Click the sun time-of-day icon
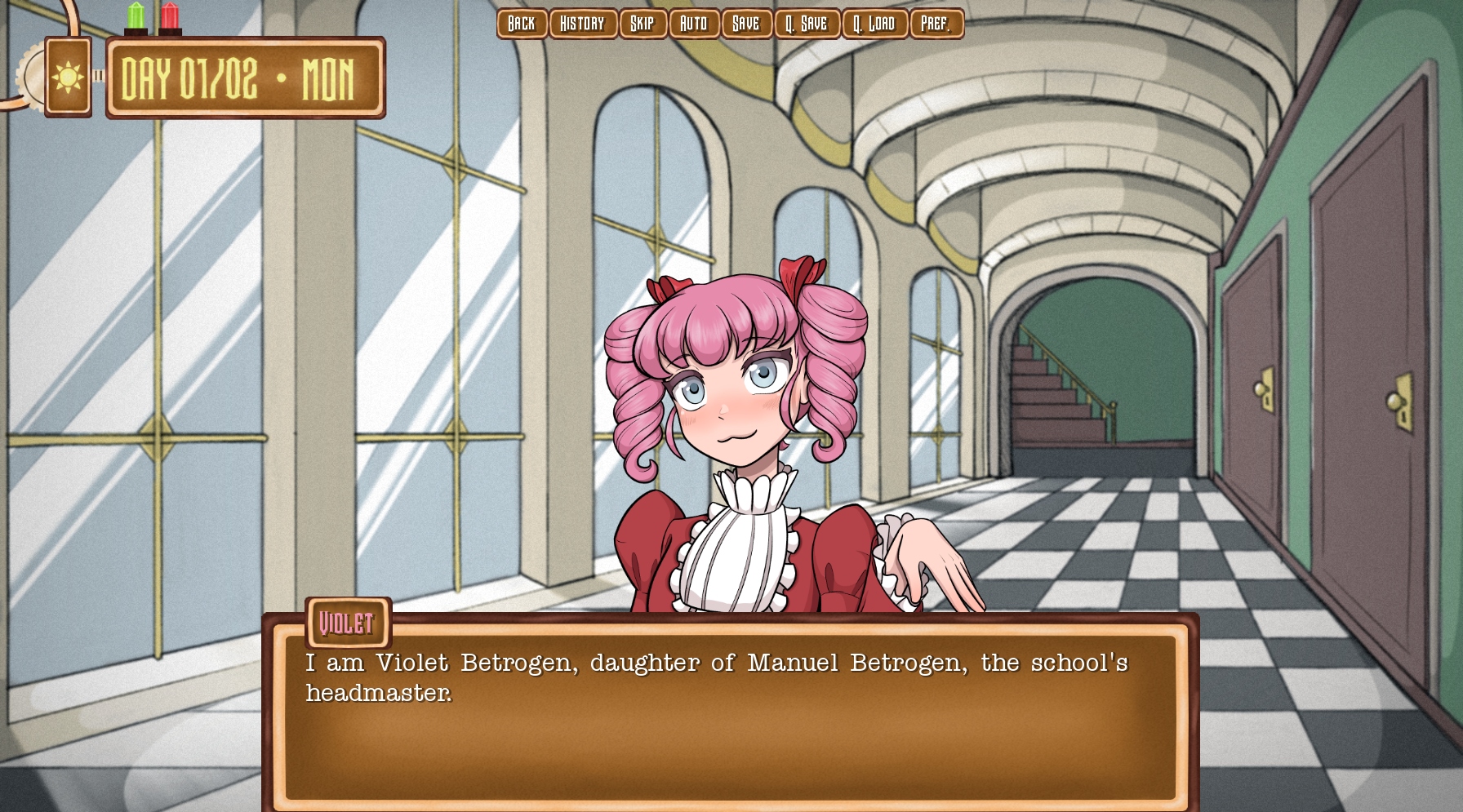Image resolution: width=1463 pixels, height=812 pixels. (x=68, y=78)
